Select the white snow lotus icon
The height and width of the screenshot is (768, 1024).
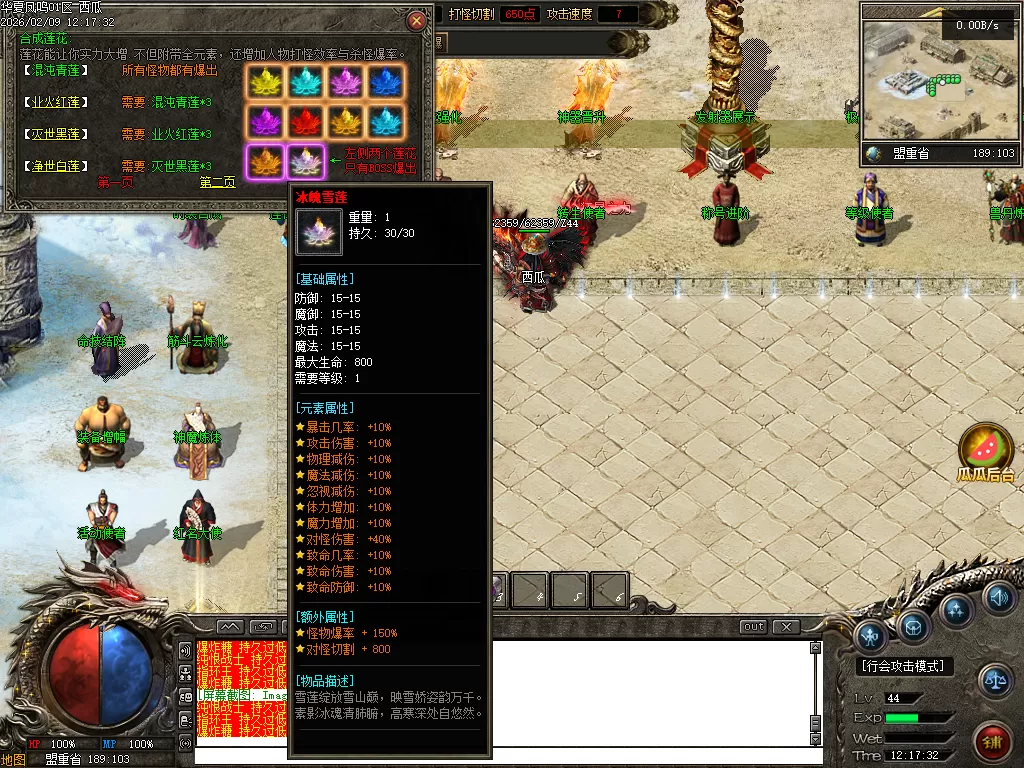305,161
